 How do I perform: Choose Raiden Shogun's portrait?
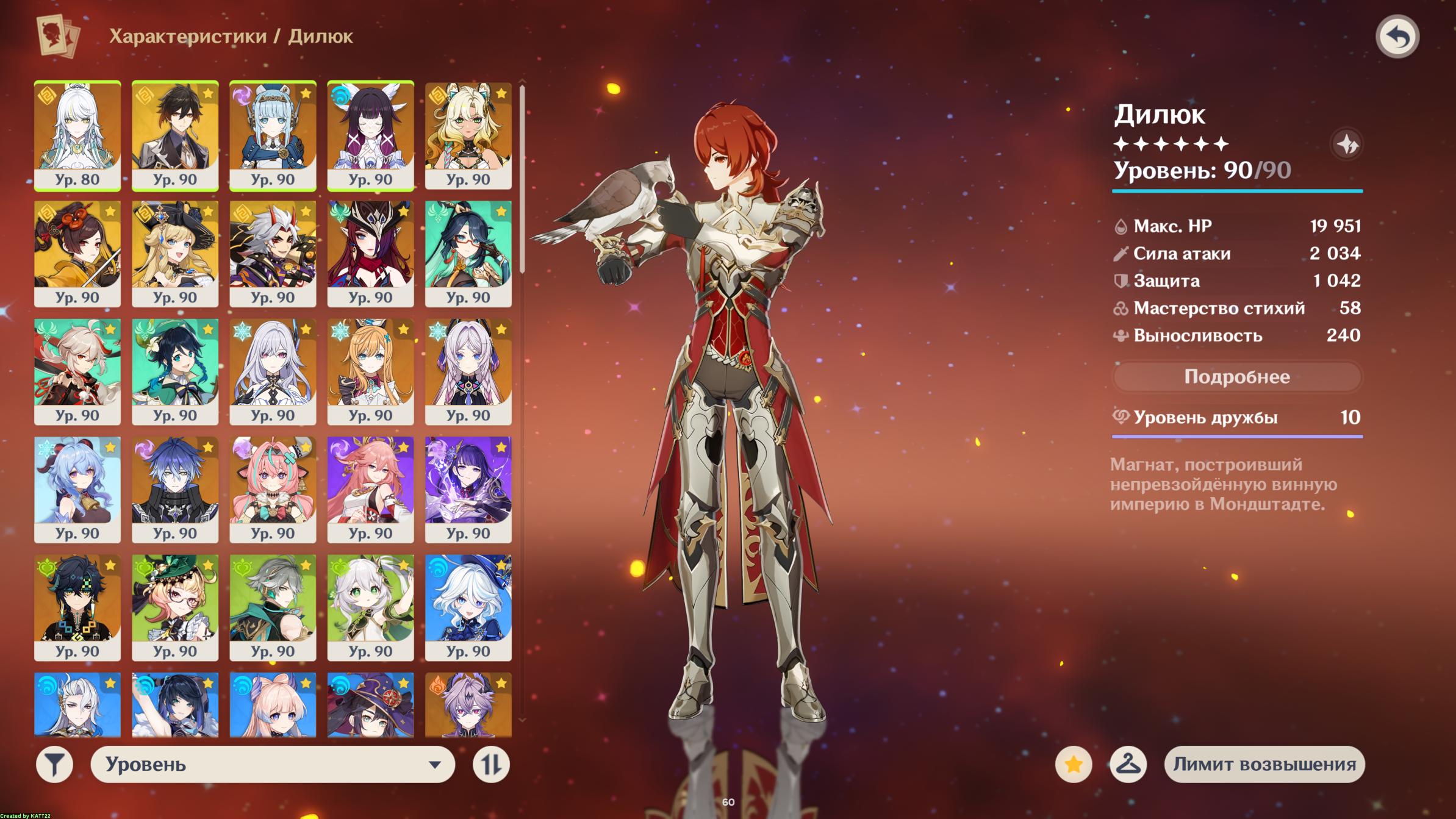[468, 488]
